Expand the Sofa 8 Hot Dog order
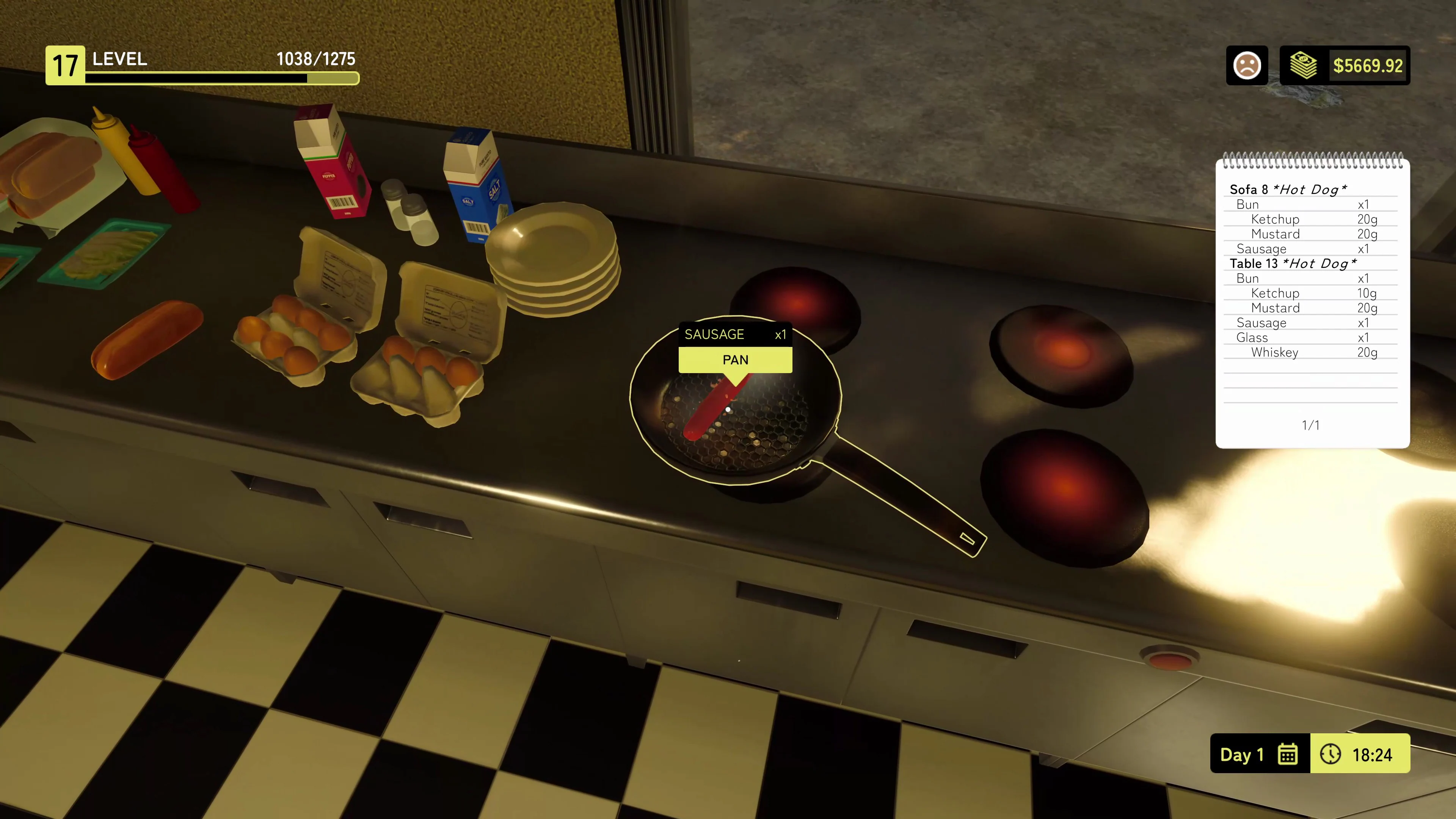Screen dimensions: 1456x819 [1289, 190]
